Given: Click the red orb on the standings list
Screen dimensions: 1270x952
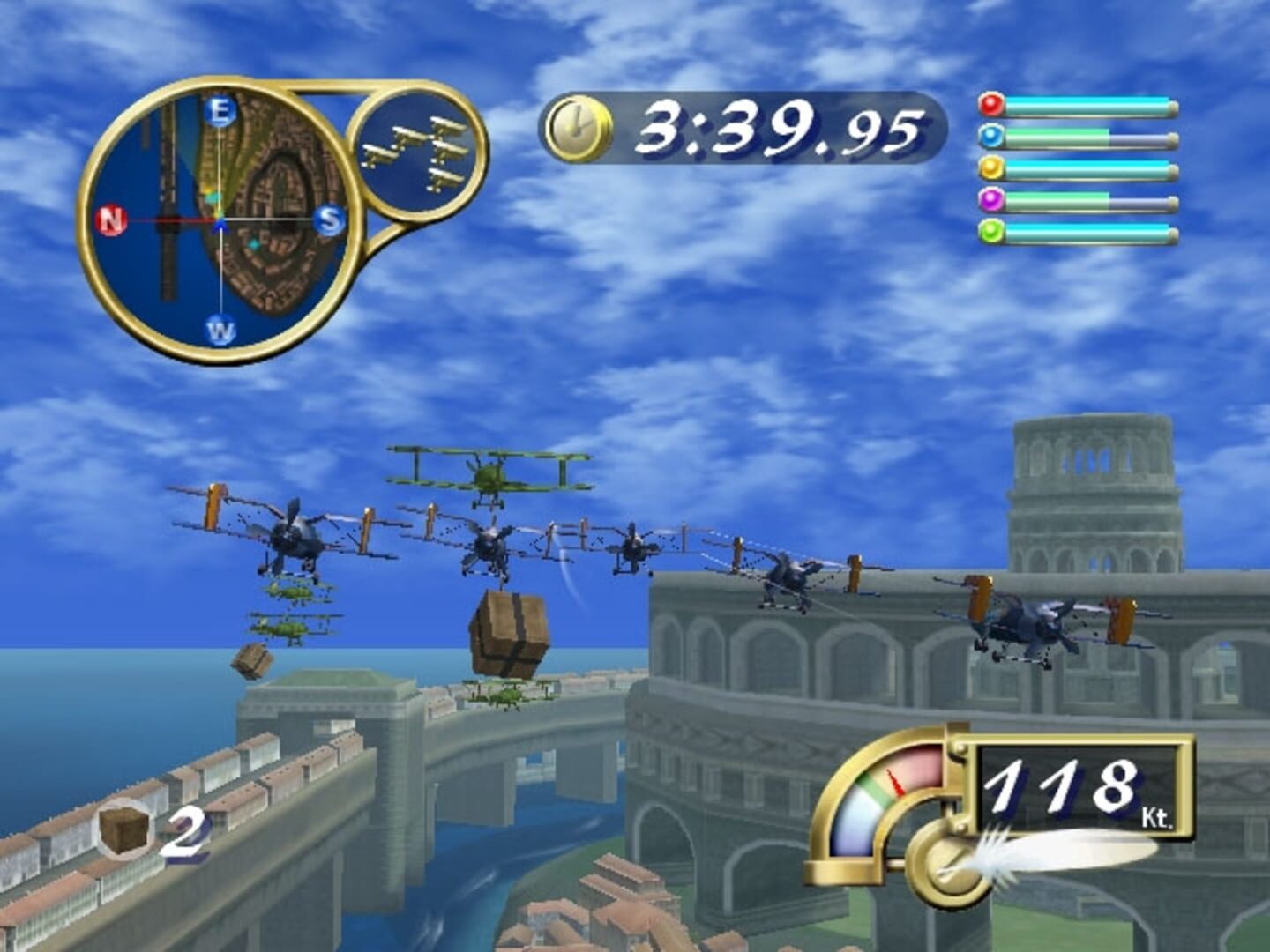Looking at the screenshot, I should point(993,104).
